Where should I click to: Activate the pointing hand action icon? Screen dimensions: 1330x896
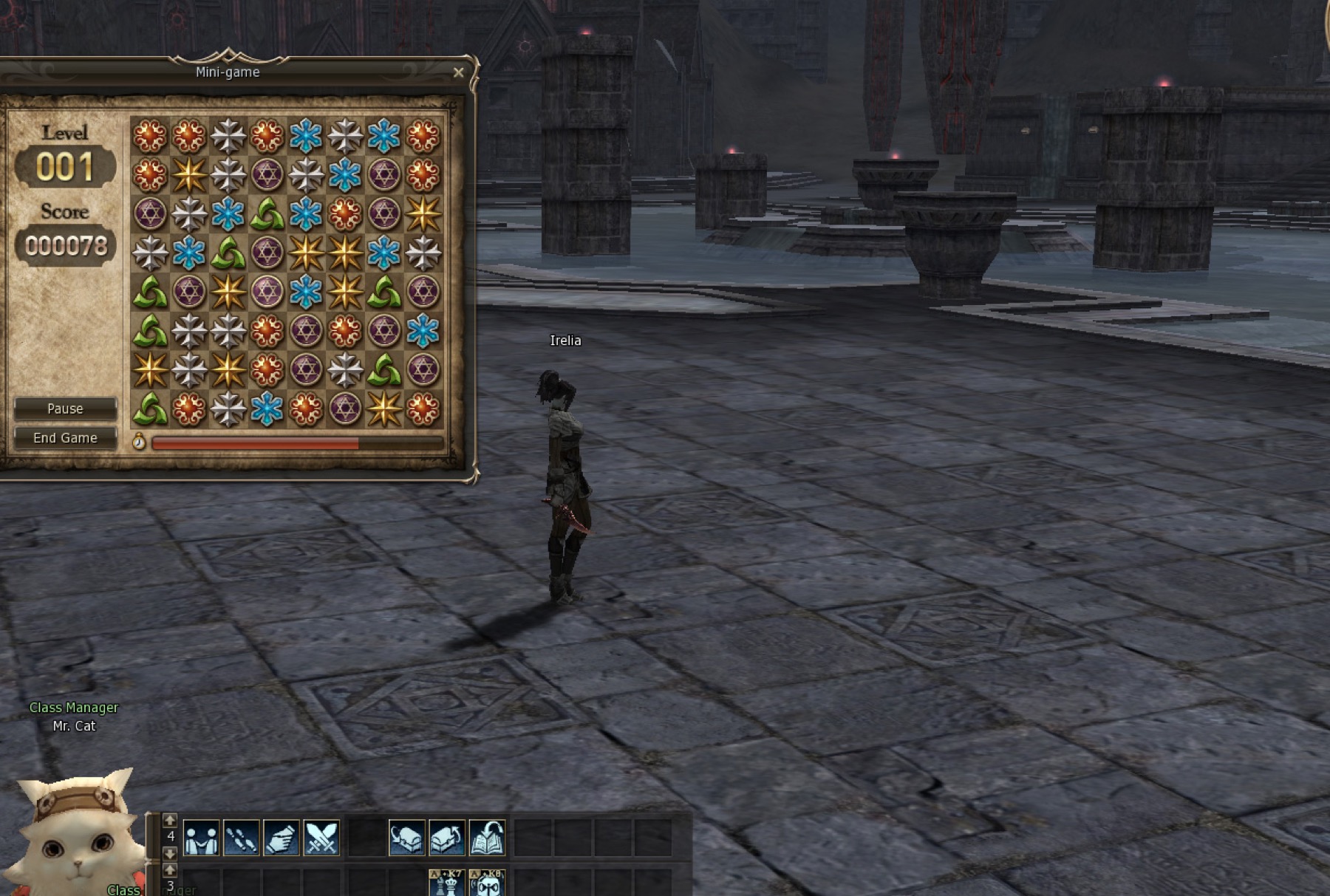tap(281, 838)
